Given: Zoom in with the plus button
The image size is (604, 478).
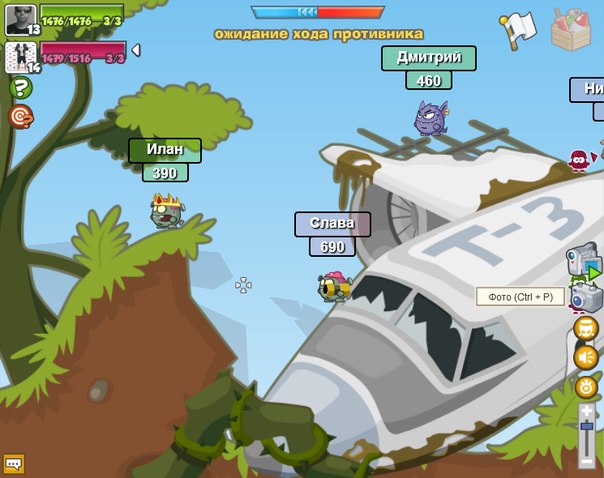Looking at the screenshot, I should tap(587, 410).
